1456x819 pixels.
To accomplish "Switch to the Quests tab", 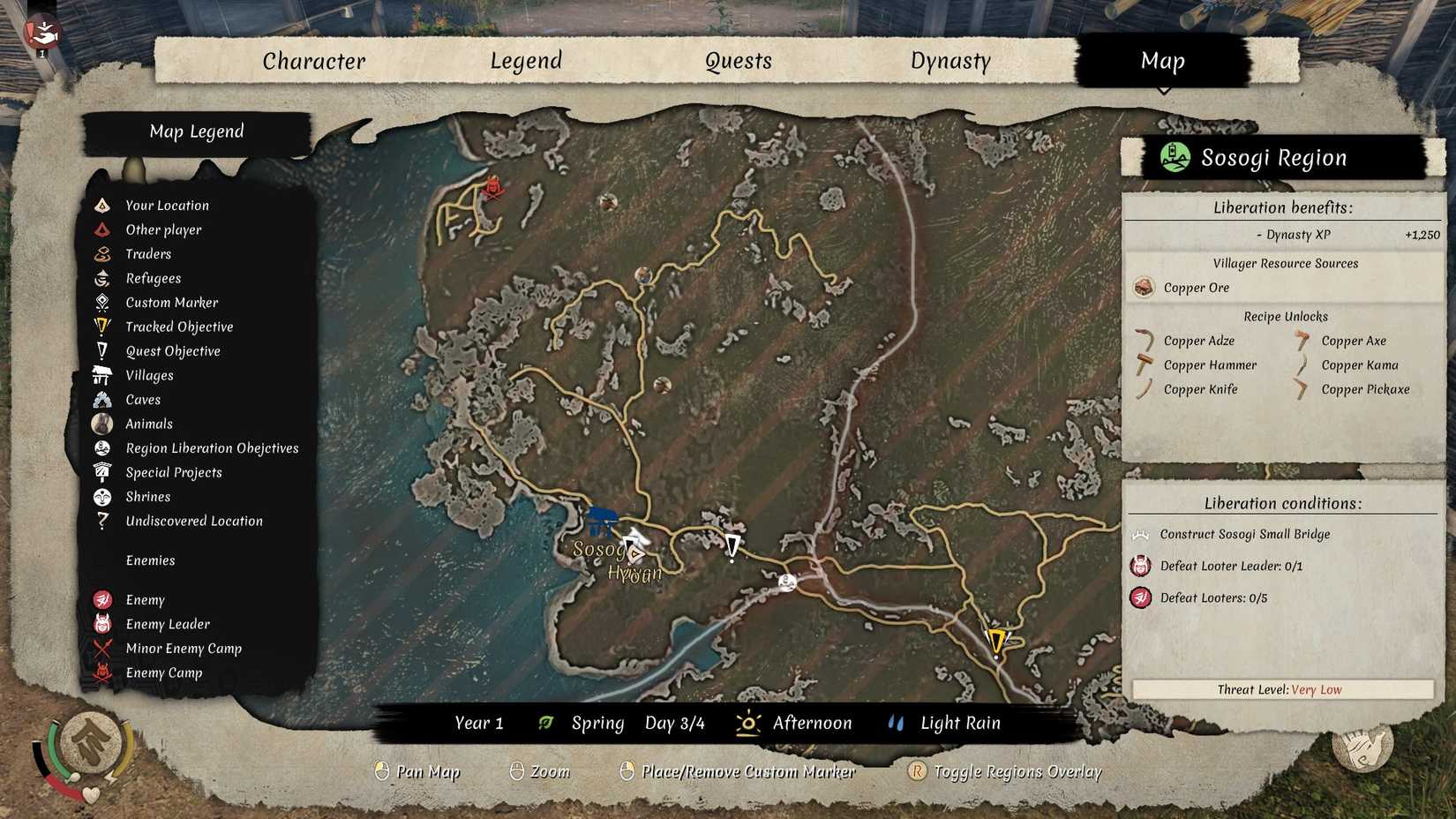I will click(738, 61).
